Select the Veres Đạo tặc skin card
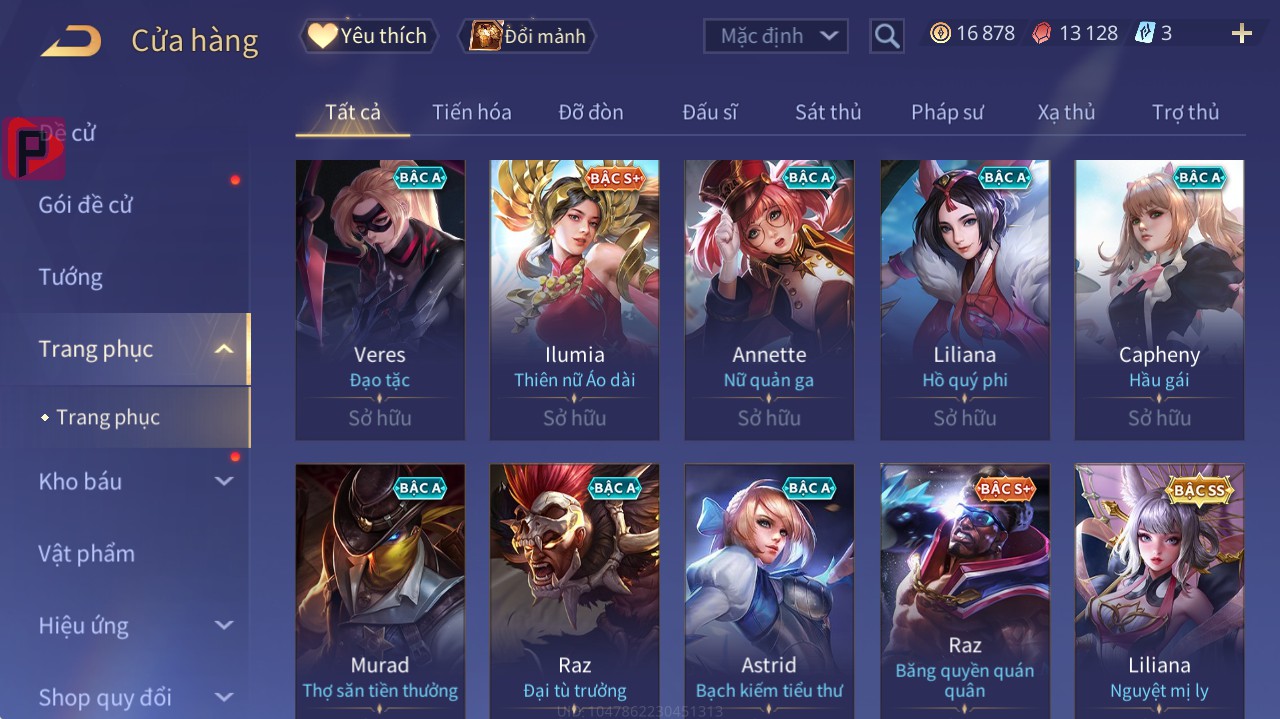This screenshot has width=1280, height=719. (x=380, y=300)
